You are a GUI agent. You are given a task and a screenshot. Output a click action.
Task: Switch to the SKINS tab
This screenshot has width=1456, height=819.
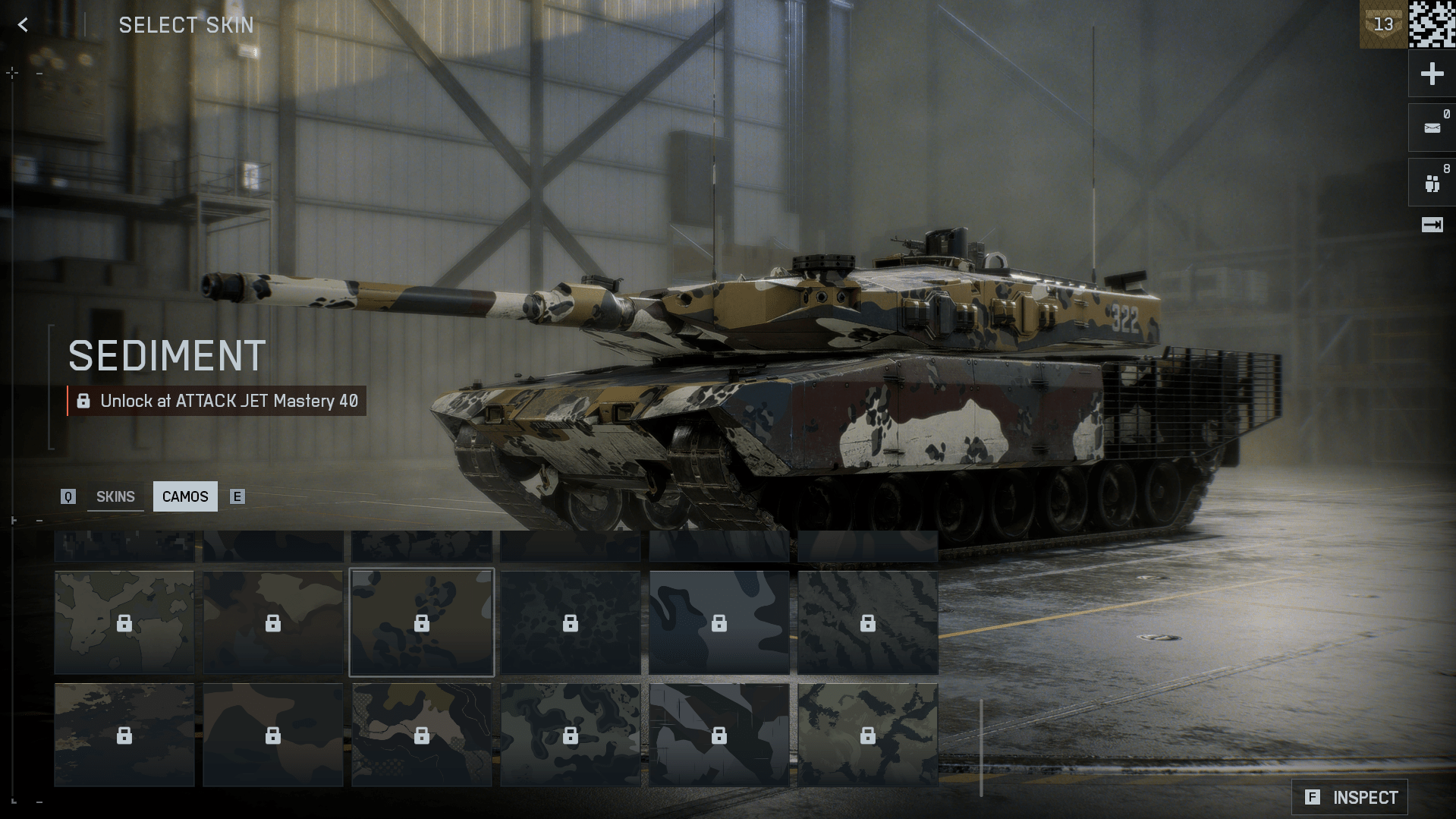(x=115, y=496)
